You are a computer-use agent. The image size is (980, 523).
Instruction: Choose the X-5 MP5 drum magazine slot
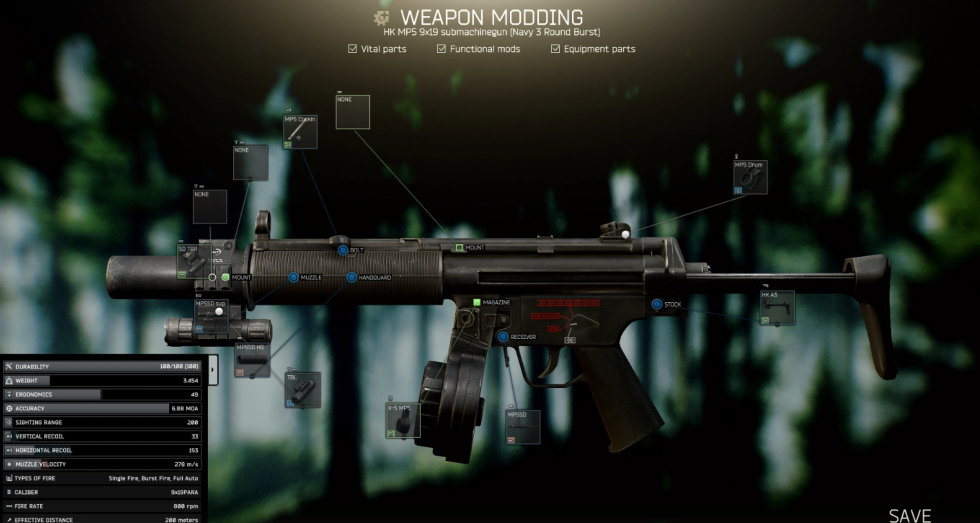click(x=403, y=420)
